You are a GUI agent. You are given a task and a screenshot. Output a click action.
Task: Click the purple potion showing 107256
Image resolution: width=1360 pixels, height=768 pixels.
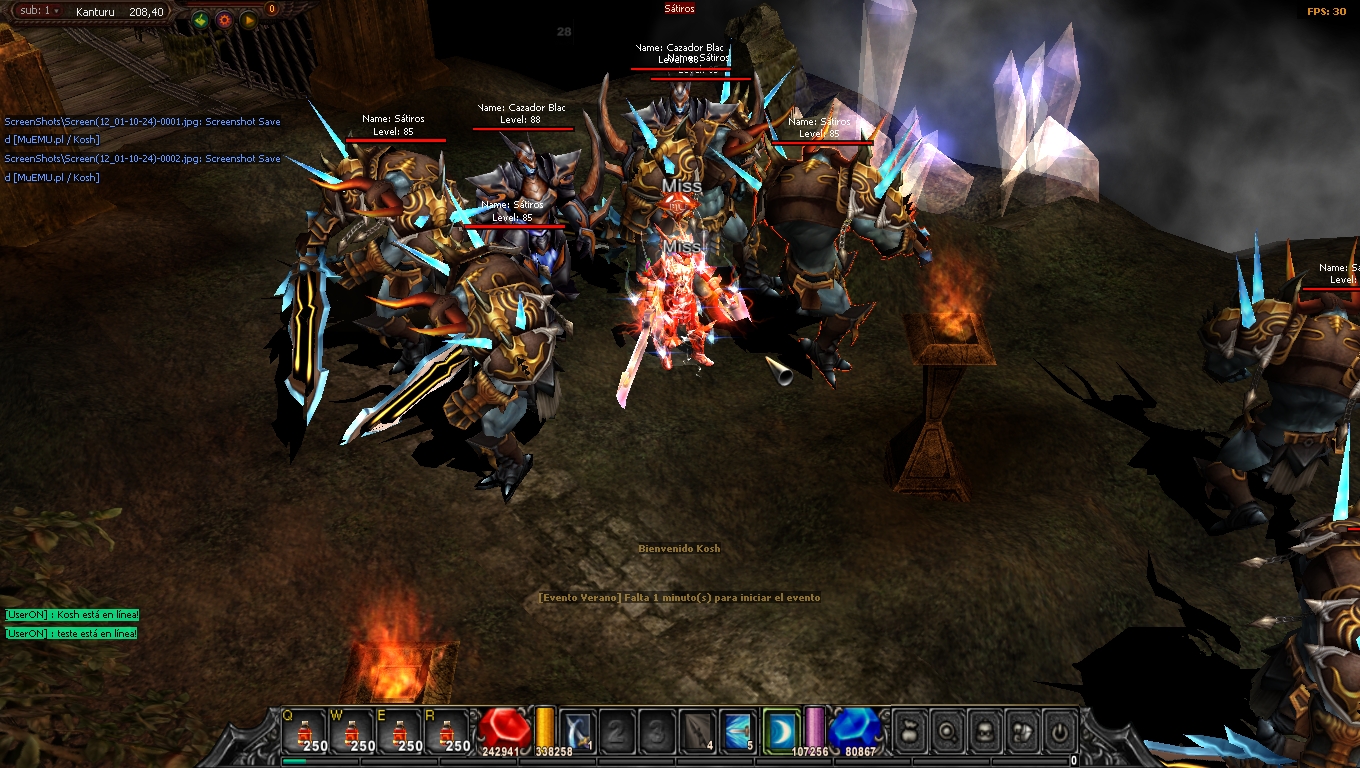point(814,728)
